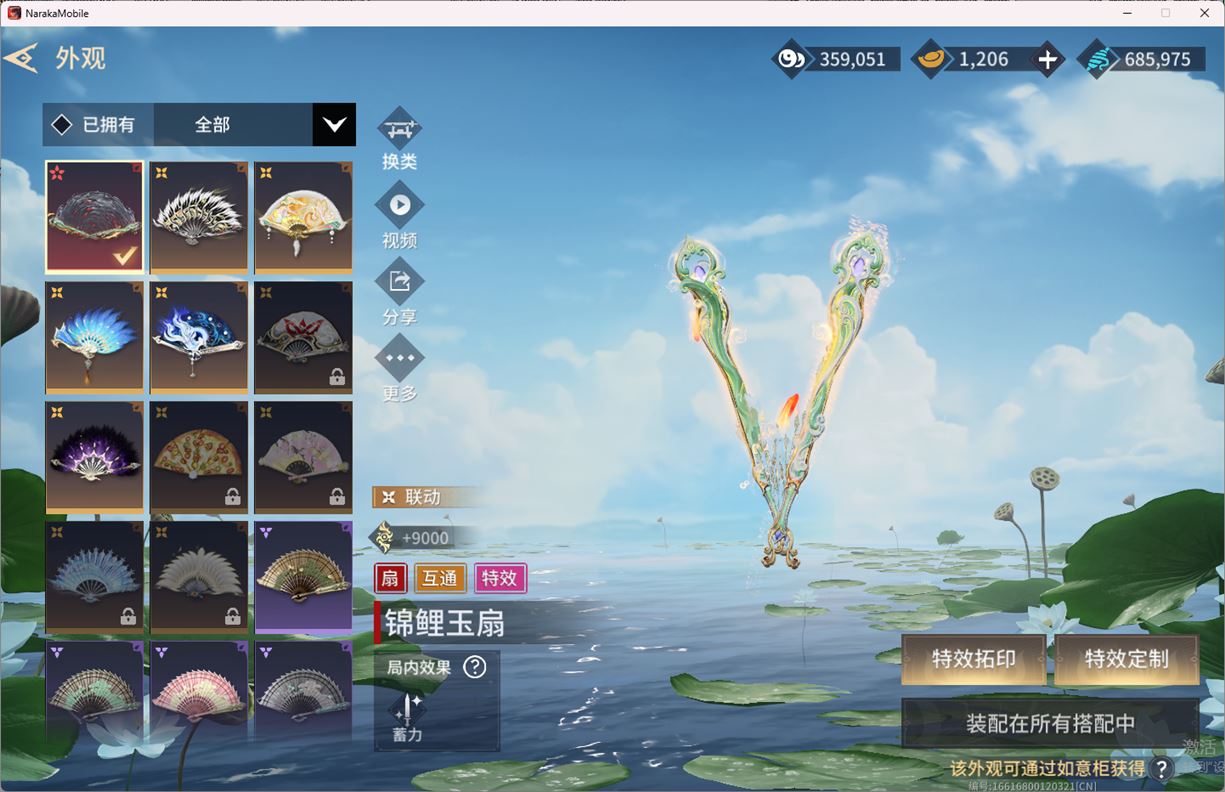Select the purple-black feather fan skin

tap(95, 457)
